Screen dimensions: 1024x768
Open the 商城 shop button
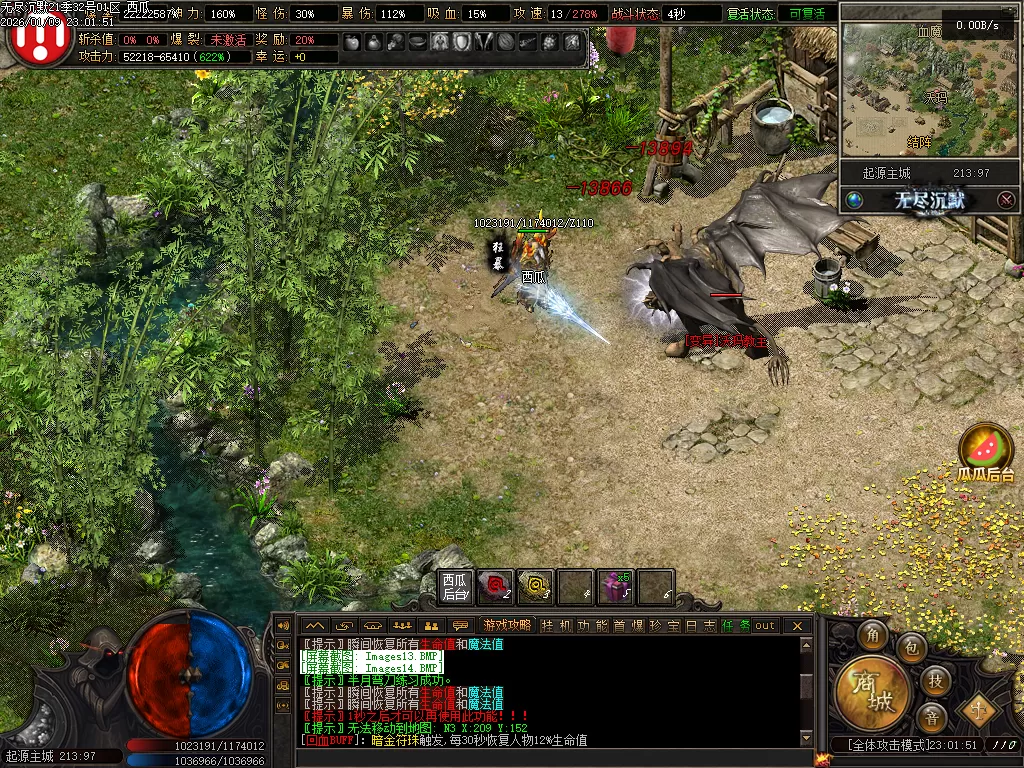point(872,692)
